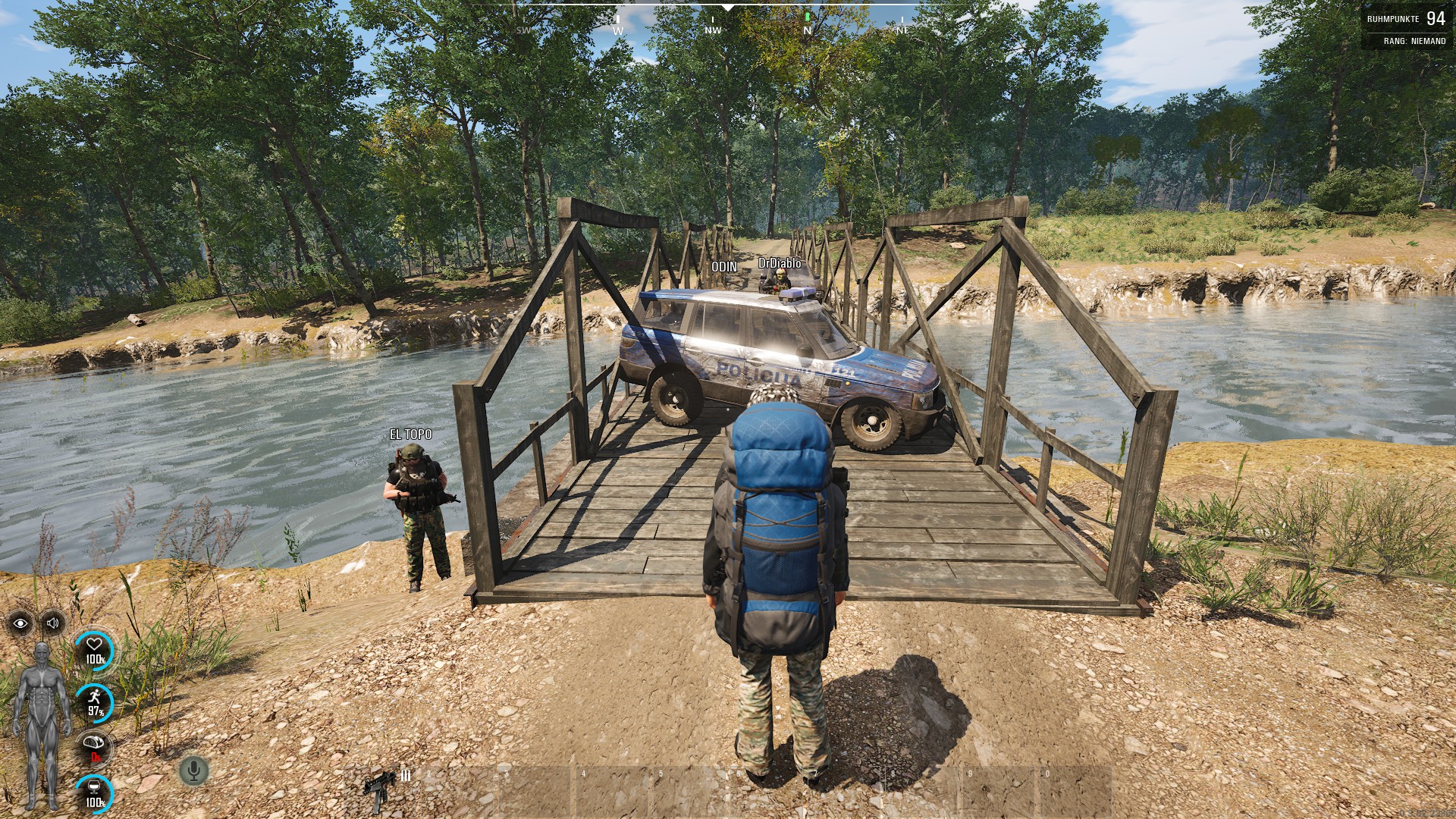Click the speaker noise indicator icon
This screenshot has width=1456, height=819.
pyautogui.click(x=52, y=623)
